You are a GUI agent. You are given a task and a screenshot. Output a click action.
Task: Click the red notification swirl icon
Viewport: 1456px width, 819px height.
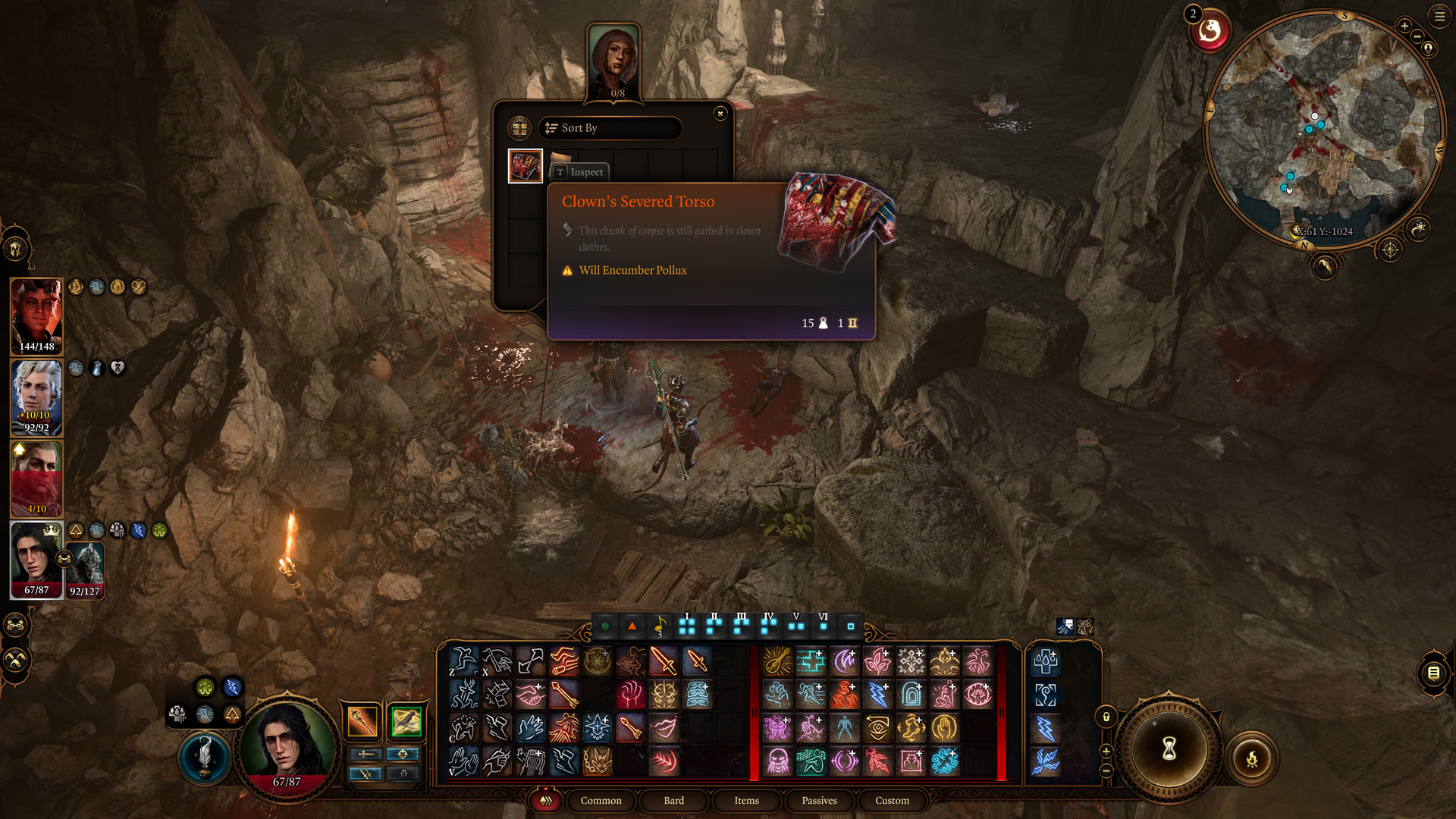[x=1210, y=32]
